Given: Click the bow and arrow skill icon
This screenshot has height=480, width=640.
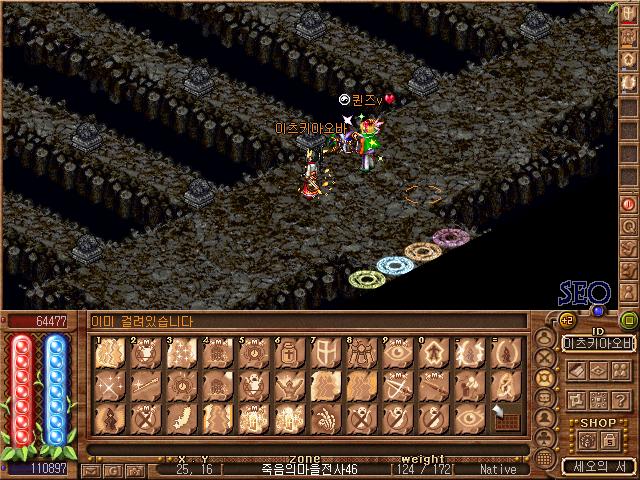Looking at the screenshot, I should point(396,385).
